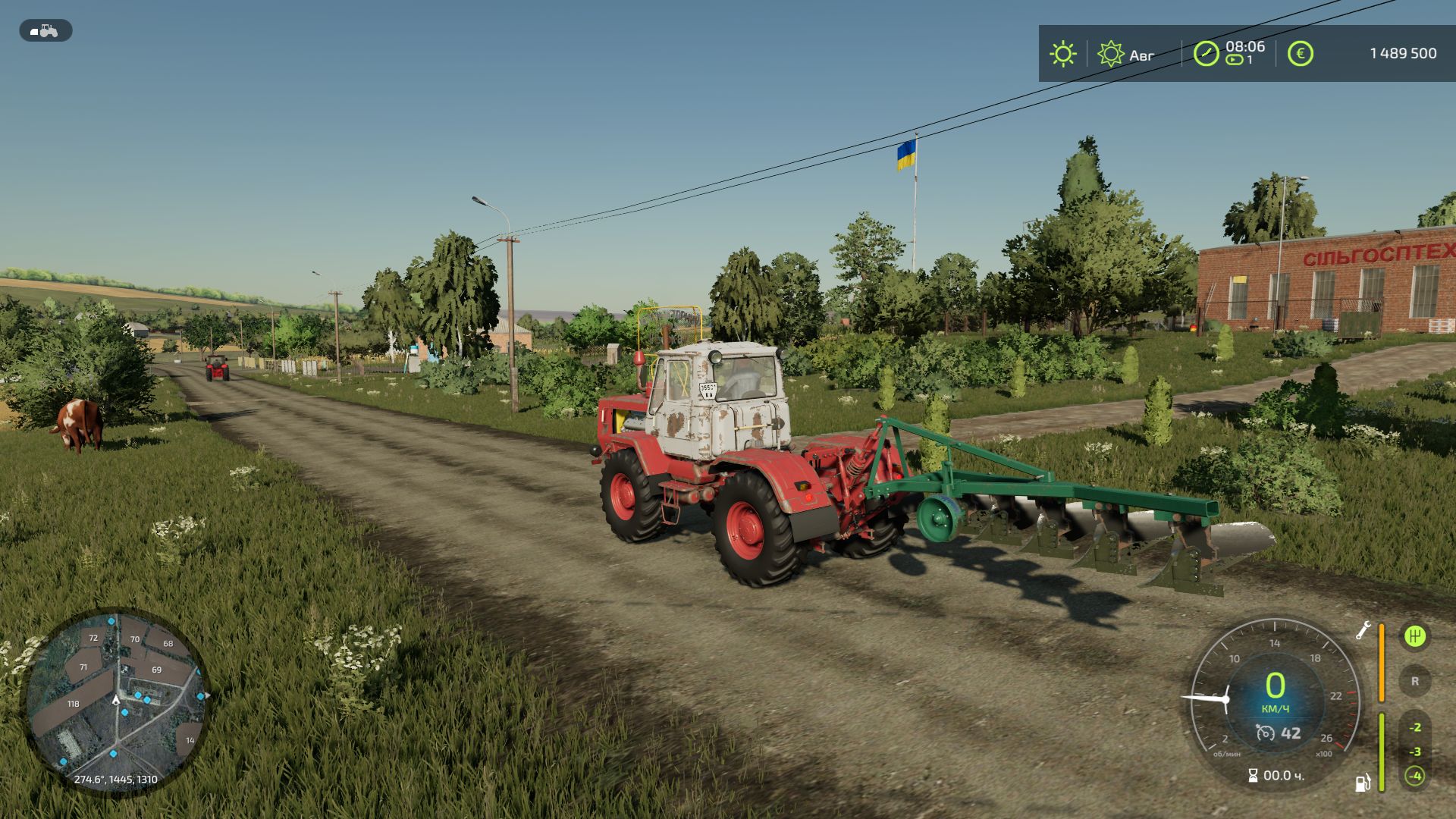Click the cruise control speed icon
The height and width of the screenshot is (819, 1456).
(x=1265, y=733)
